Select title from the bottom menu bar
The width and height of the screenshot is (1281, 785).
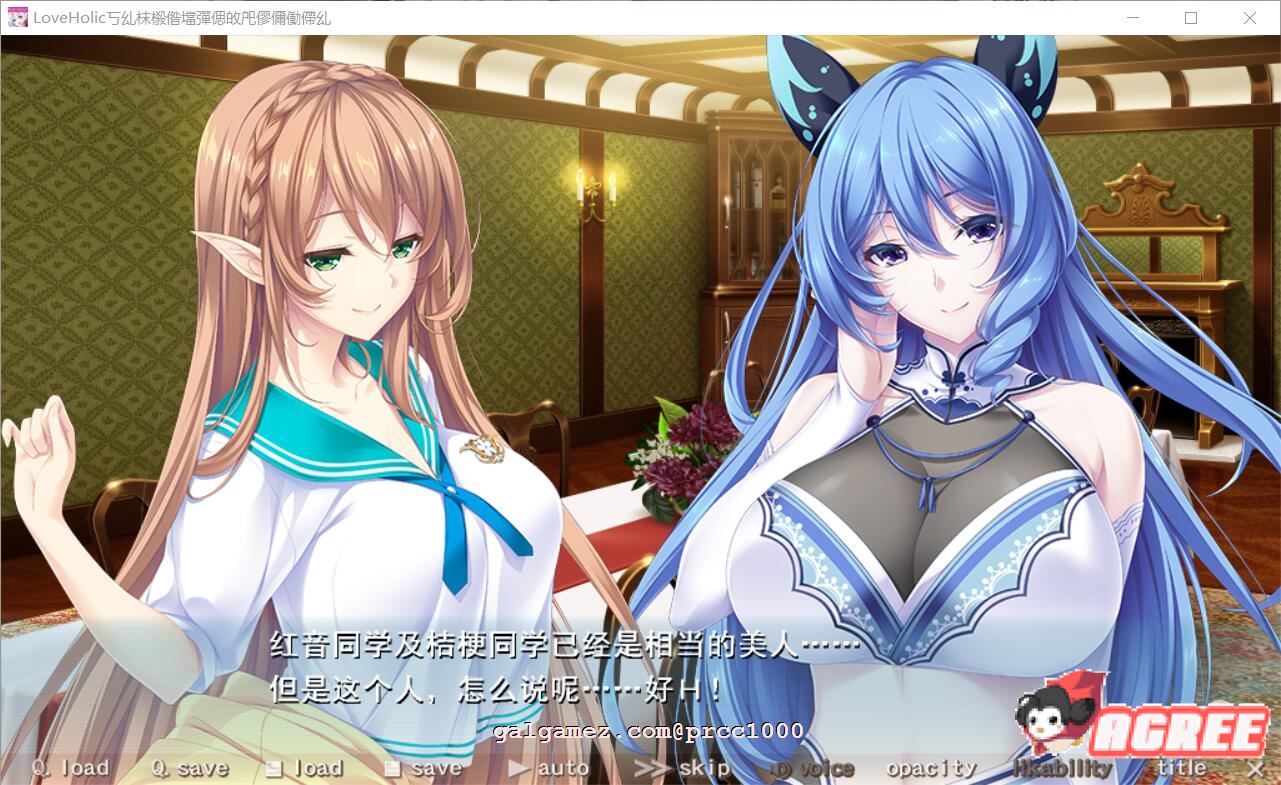pos(1183,768)
